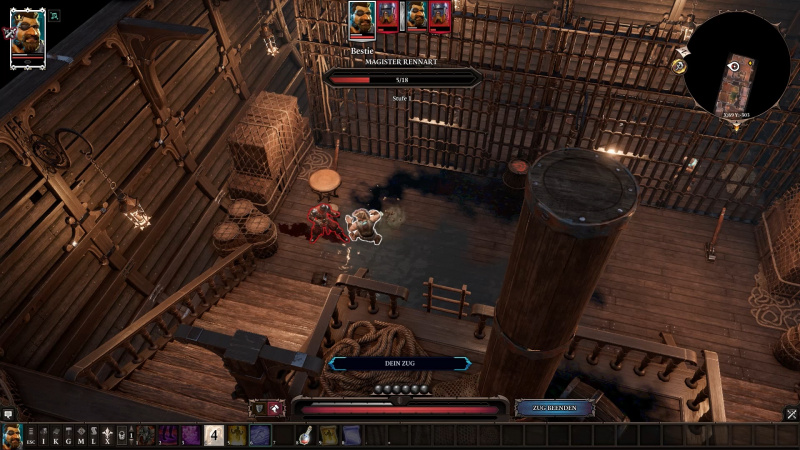800x450 pixels.
Task: Open the chat log speech bubble
Action: [x=8, y=413]
